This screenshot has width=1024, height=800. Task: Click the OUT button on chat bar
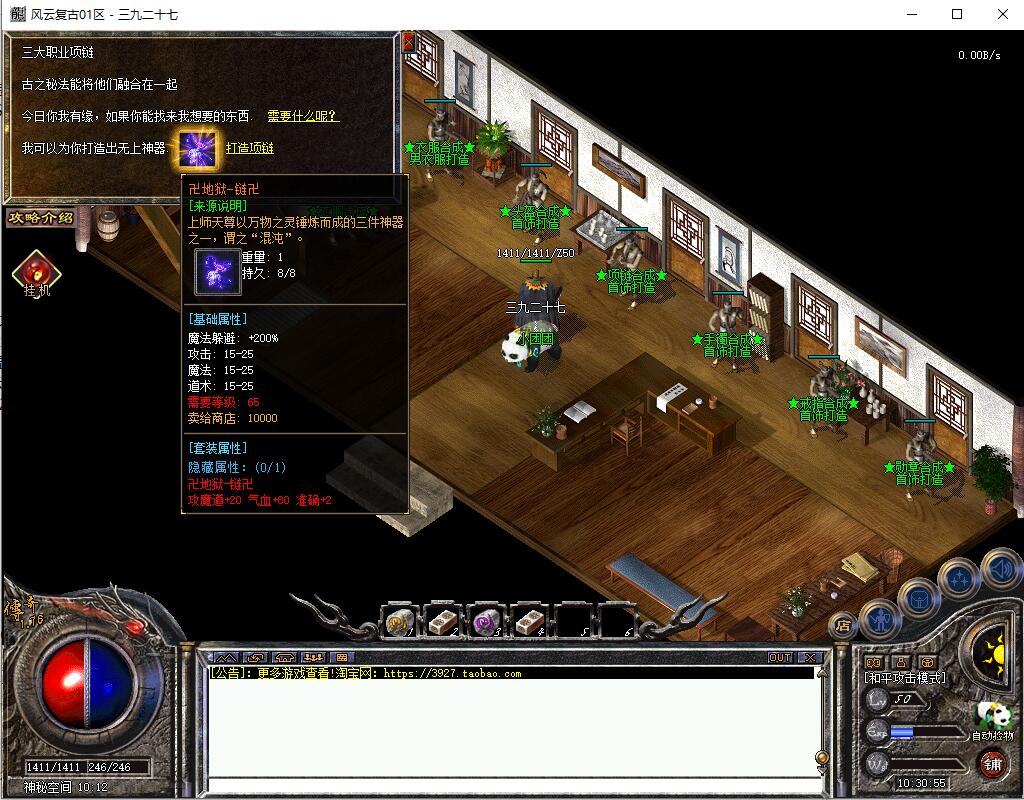tap(780, 657)
